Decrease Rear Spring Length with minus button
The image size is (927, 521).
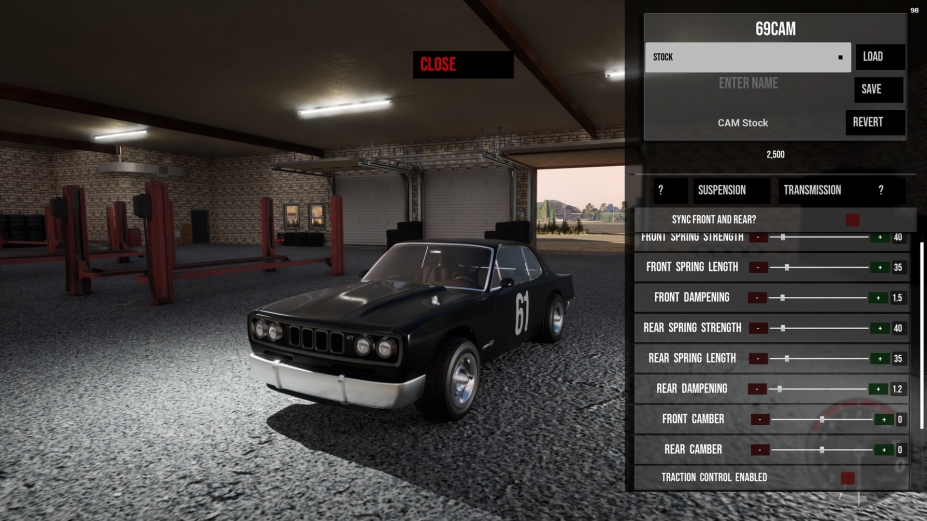758,358
